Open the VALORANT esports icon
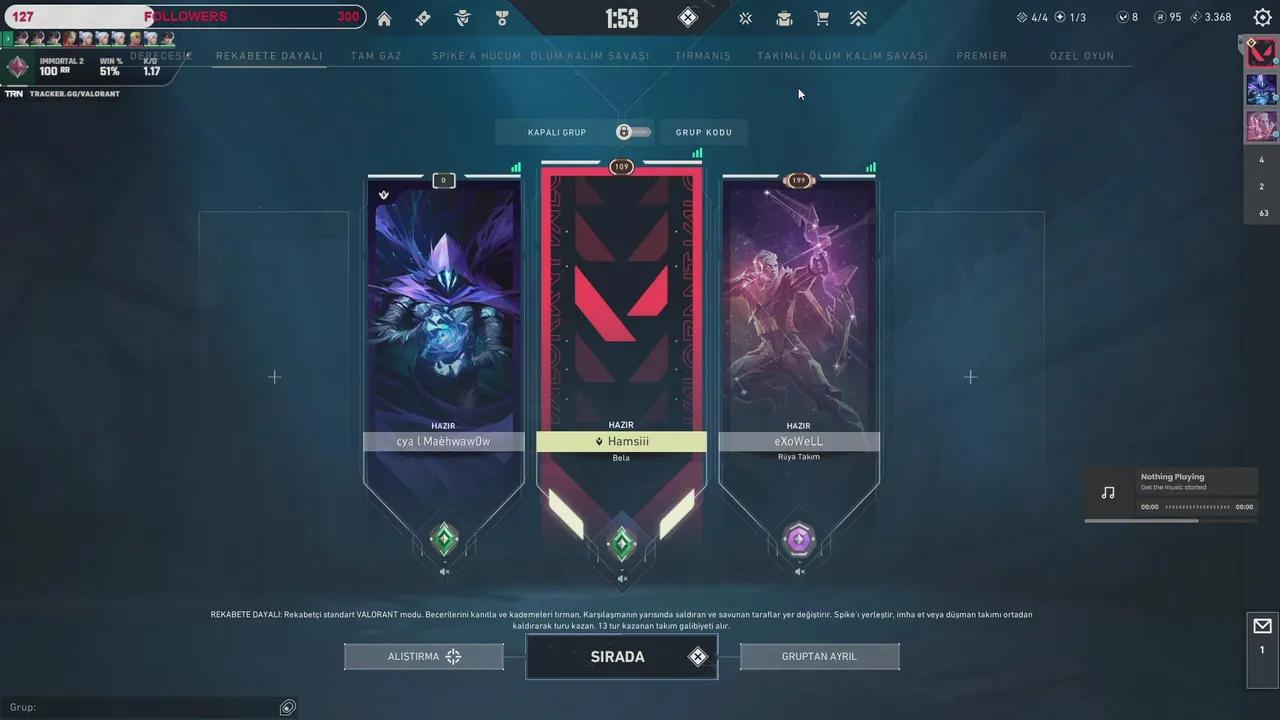Viewport: 1280px width, 720px height. pos(745,18)
